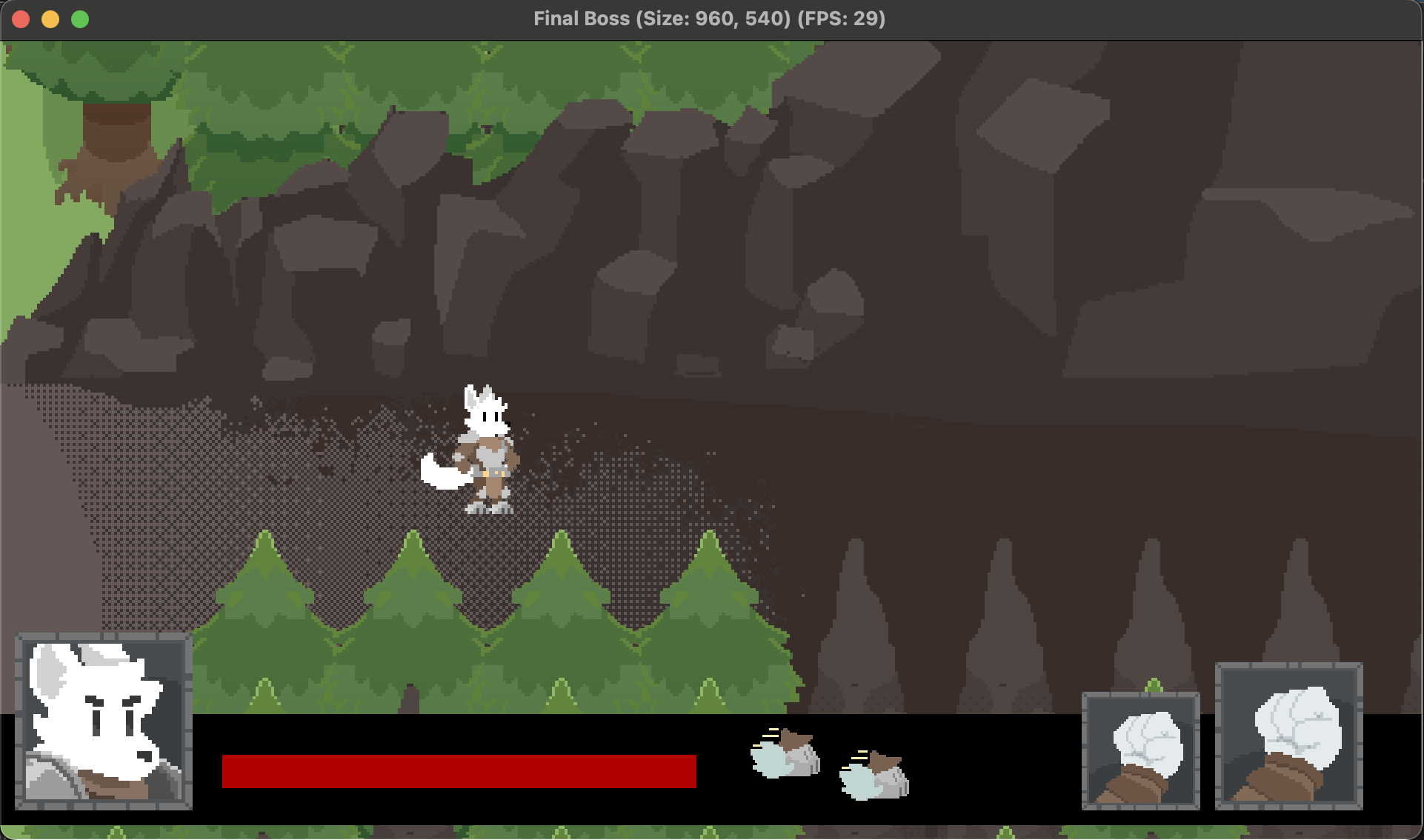Select the smaller framed fist ability

pyautogui.click(x=1140, y=750)
